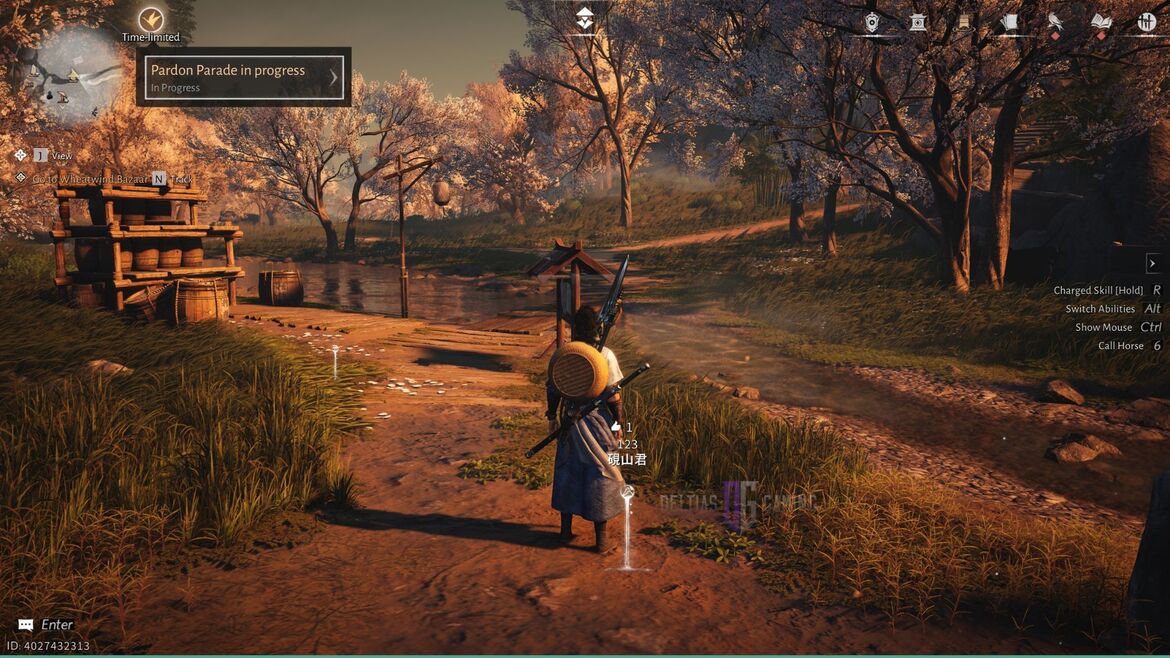Open the Pardon Parade in progress notice

point(244,77)
